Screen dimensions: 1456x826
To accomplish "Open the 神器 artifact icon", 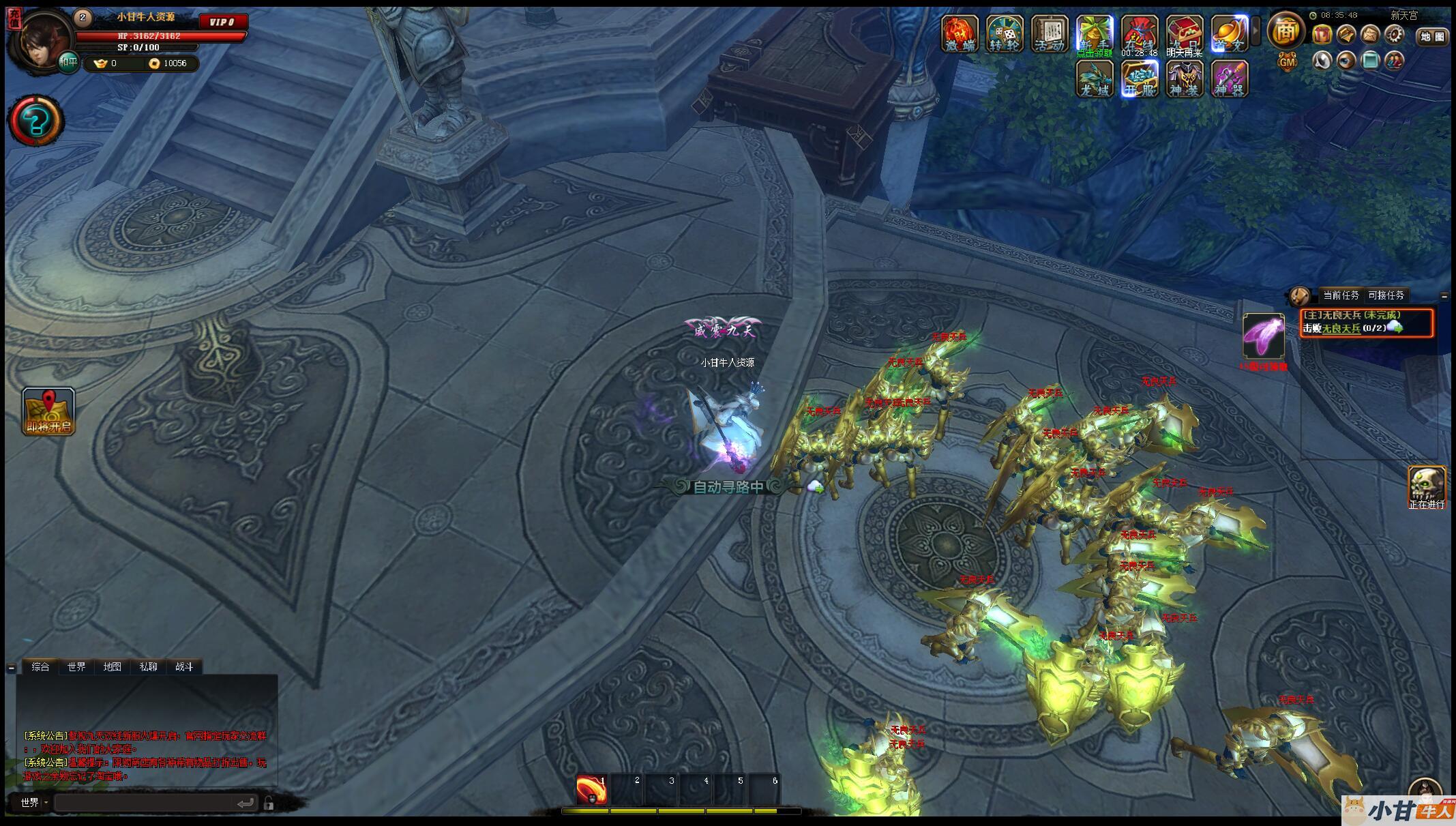I will (1230, 78).
